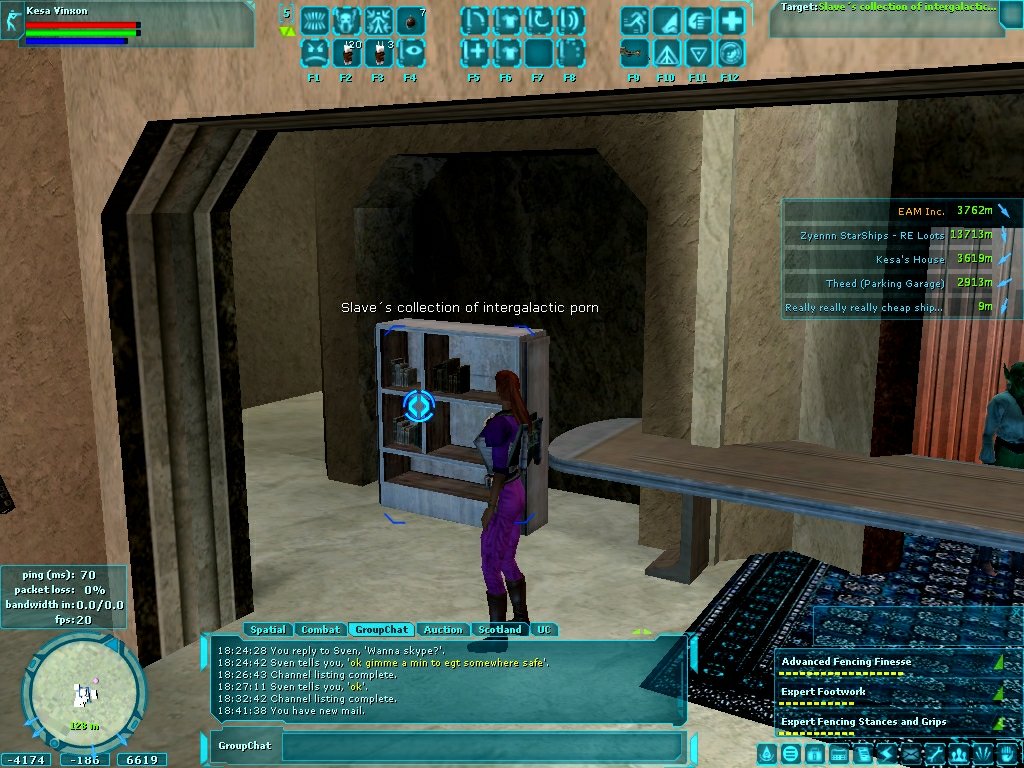1024x768 pixels.
Task: Switch to the Spatial chat tab
Action: (268, 630)
